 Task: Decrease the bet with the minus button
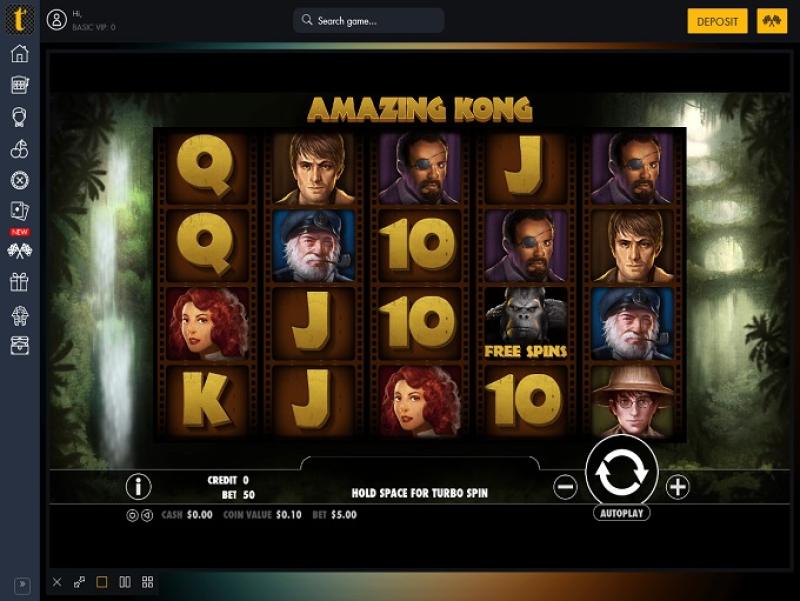coord(565,487)
